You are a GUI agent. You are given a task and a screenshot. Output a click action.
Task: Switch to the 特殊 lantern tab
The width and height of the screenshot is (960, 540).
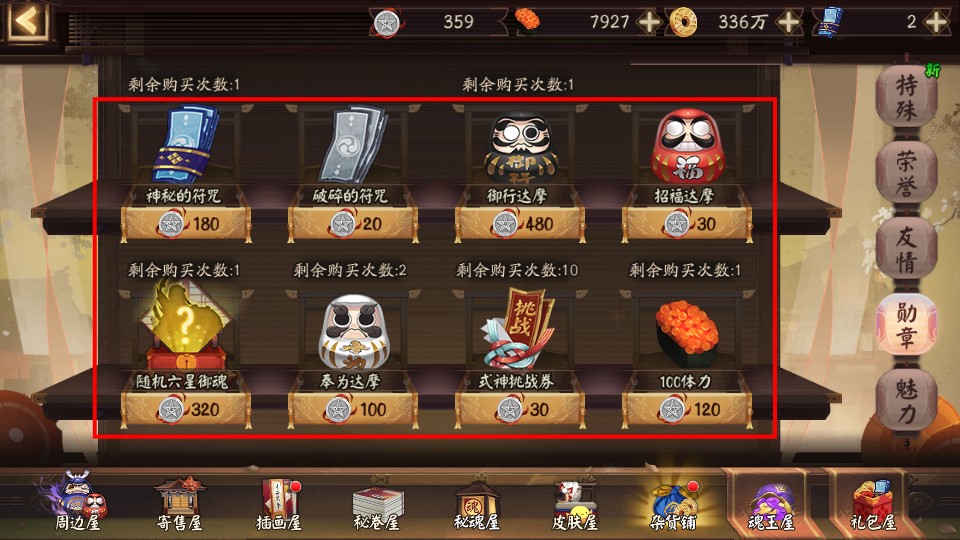pyautogui.click(x=906, y=95)
